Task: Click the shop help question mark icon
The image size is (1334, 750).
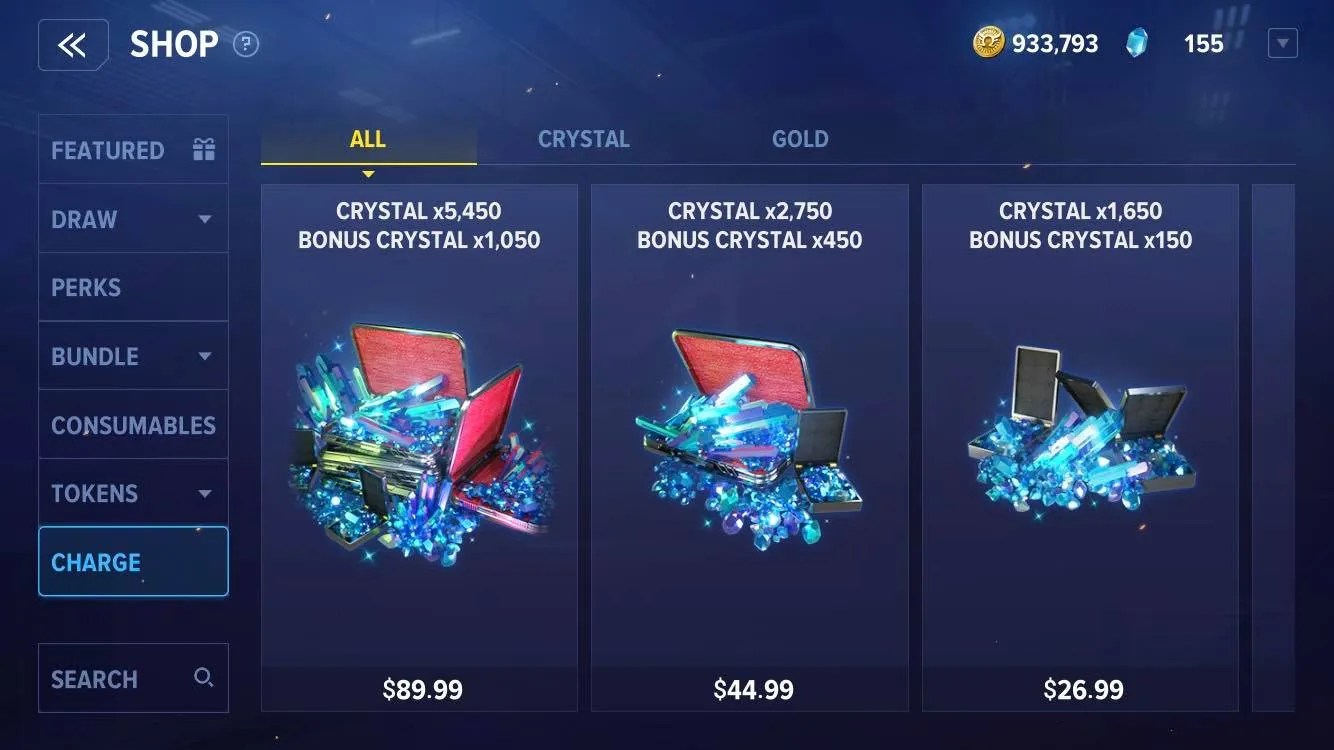Action: pos(244,44)
